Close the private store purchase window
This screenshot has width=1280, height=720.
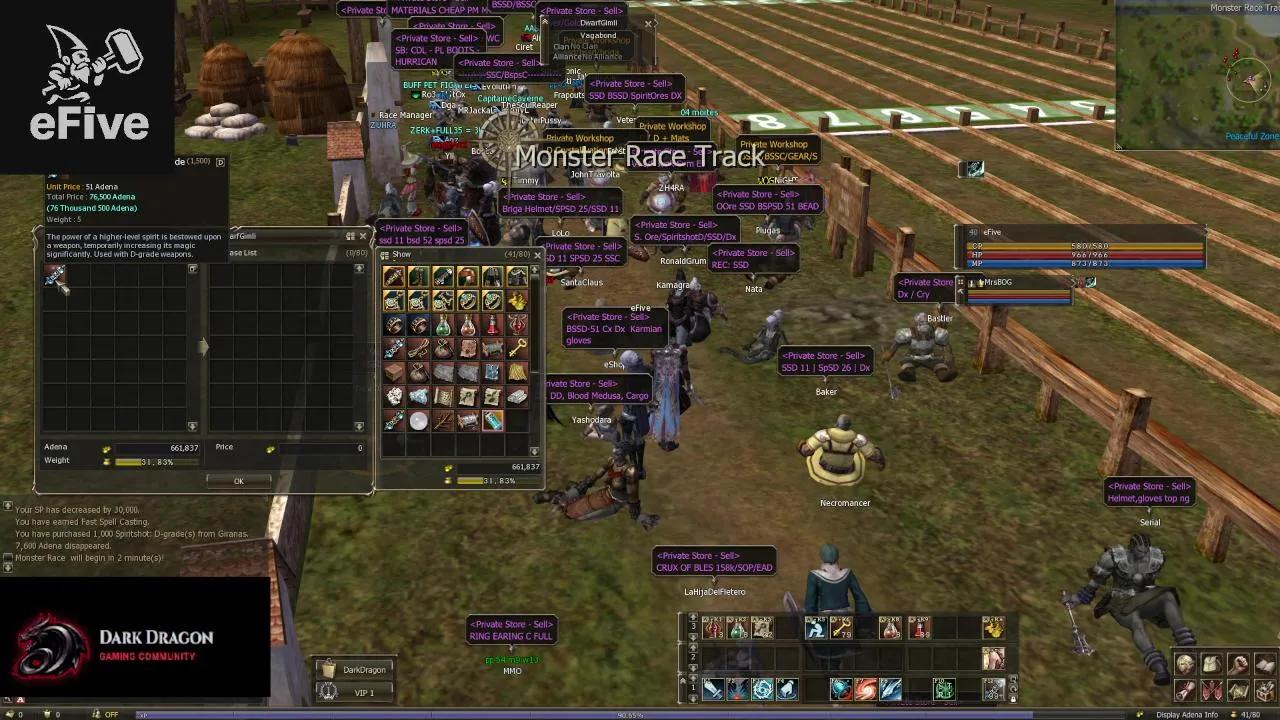tap(363, 236)
